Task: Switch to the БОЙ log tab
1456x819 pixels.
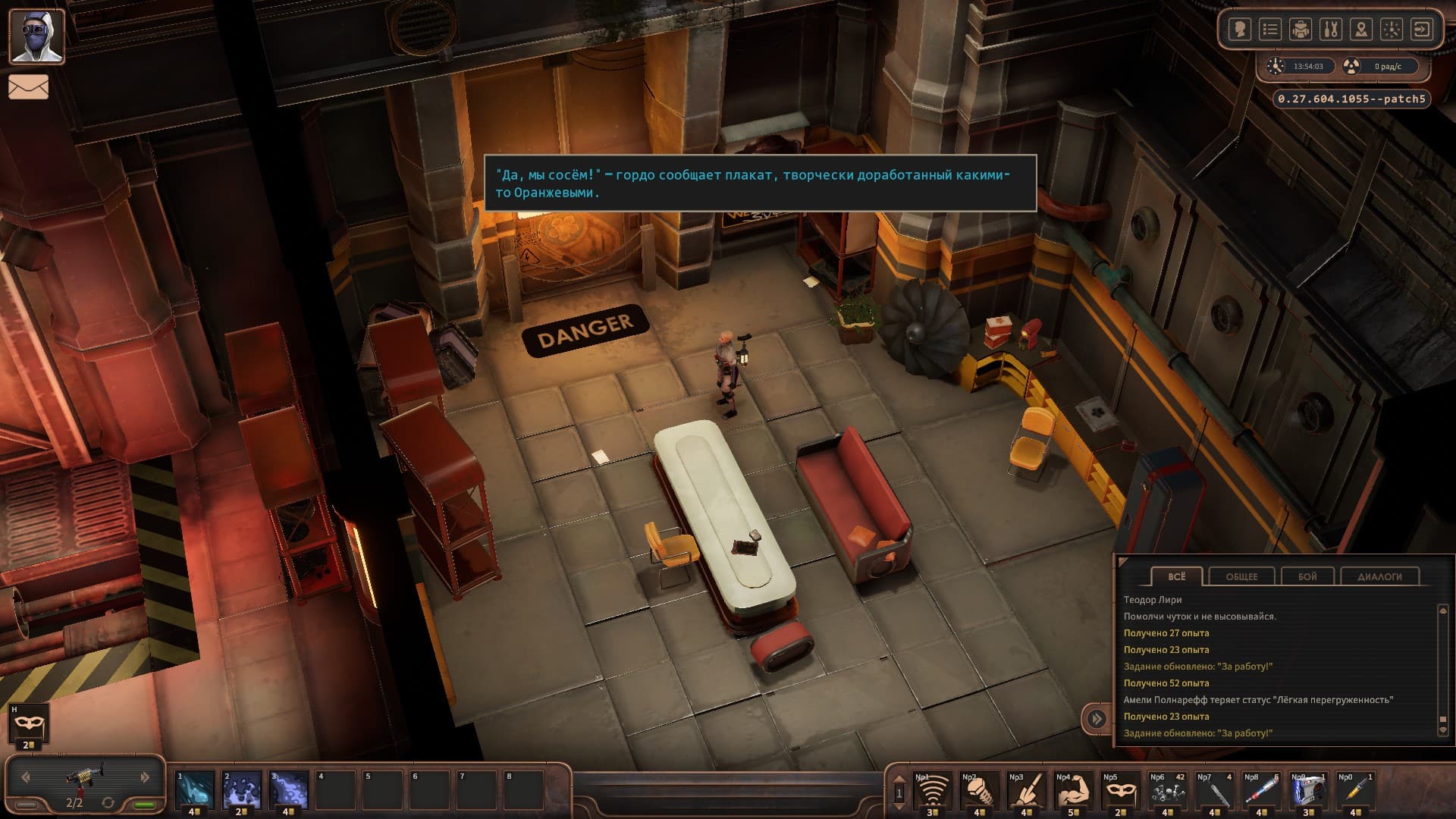Action: click(x=1307, y=576)
